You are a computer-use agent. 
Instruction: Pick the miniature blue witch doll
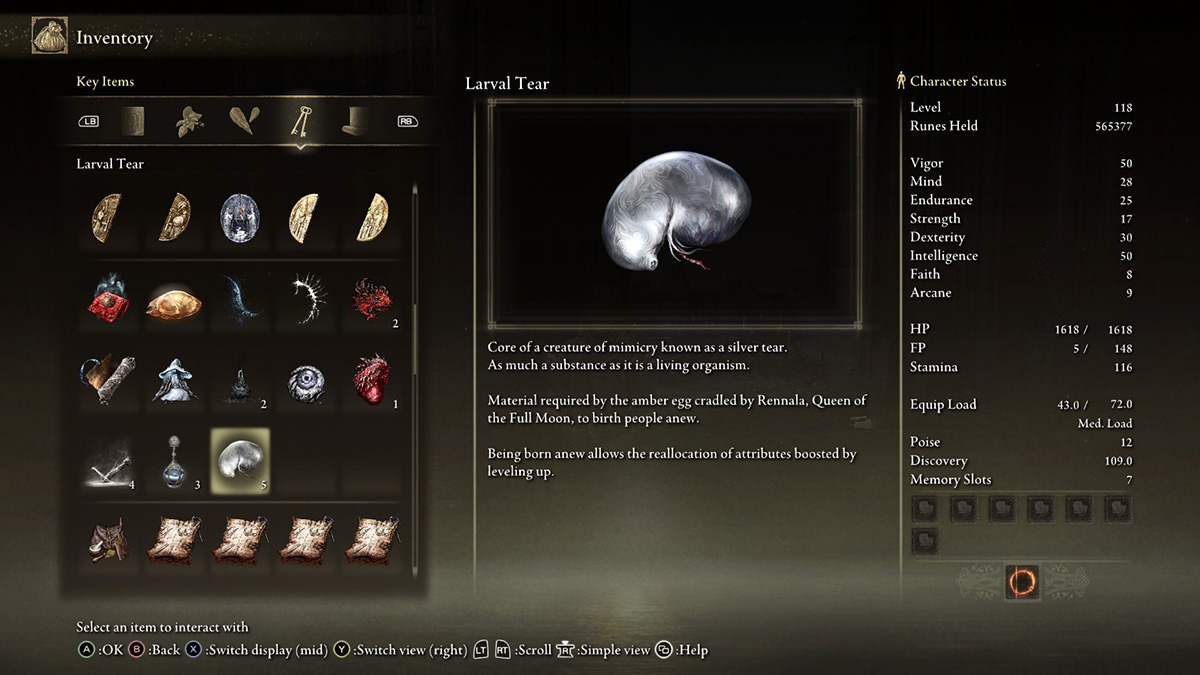coord(174,379)
